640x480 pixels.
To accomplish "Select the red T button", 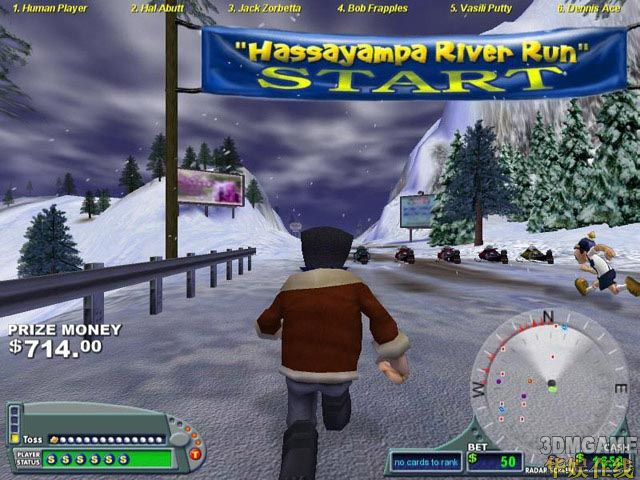I will coord(193,457).
